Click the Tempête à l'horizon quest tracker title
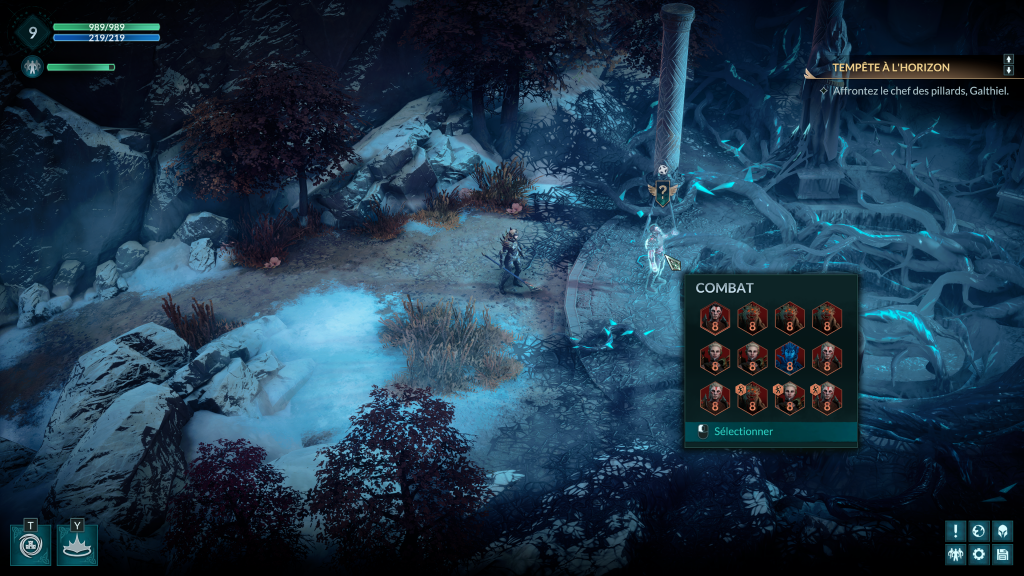This screenshot has height=576, width=1024. 891,68
